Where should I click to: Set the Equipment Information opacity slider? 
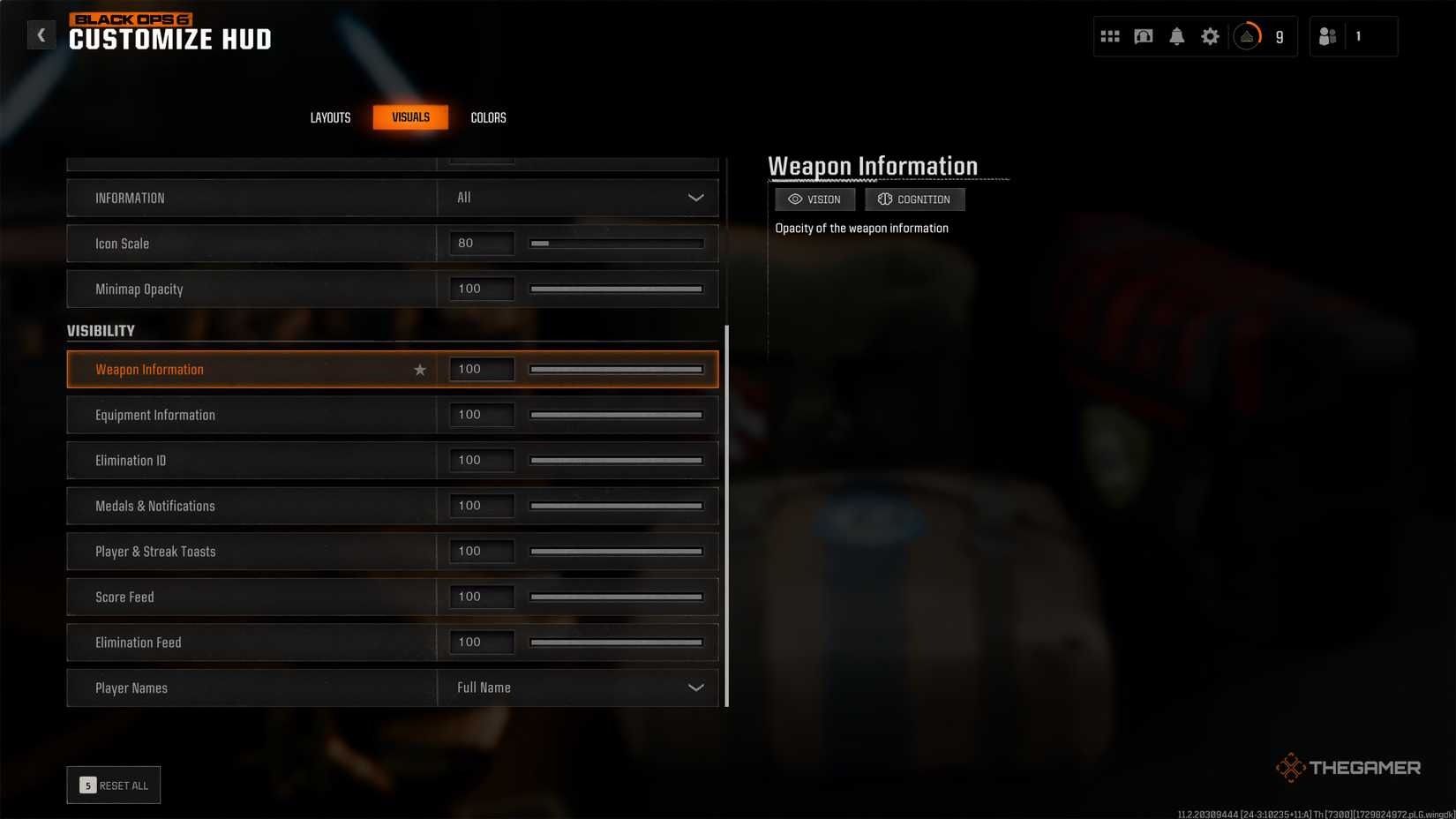point(616,415)
